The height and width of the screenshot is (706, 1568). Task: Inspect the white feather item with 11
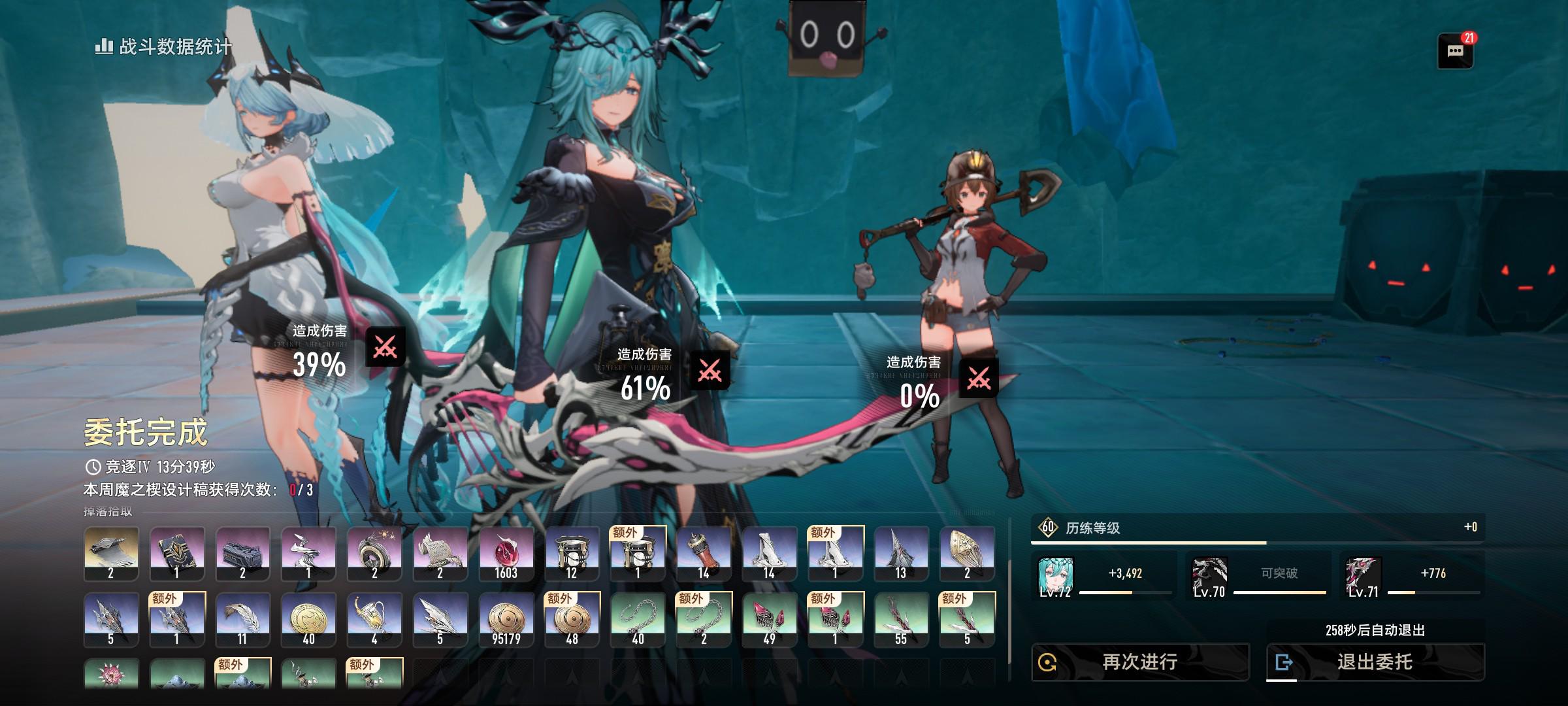242,620
